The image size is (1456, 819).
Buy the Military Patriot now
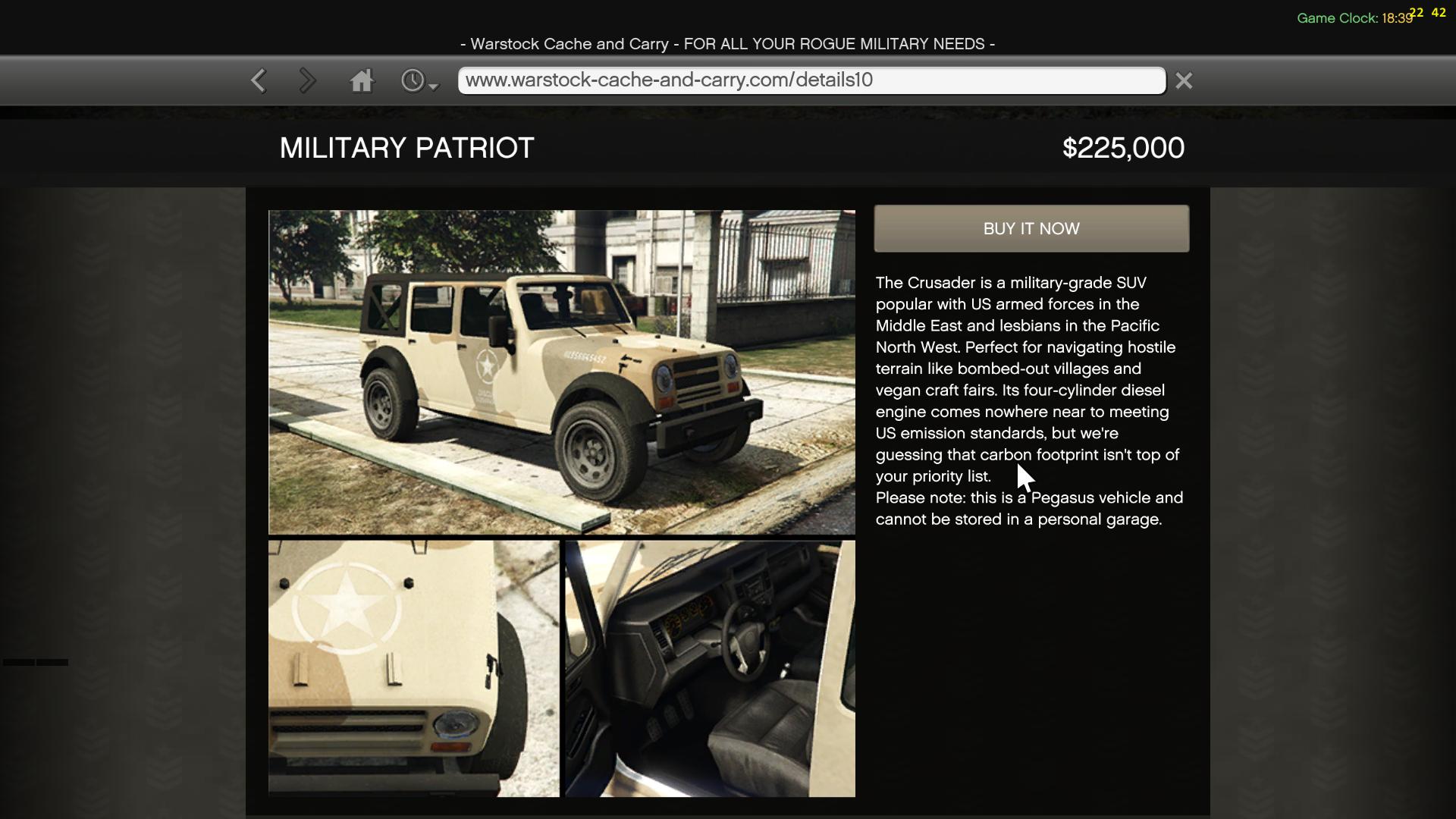pos(1031,229)
